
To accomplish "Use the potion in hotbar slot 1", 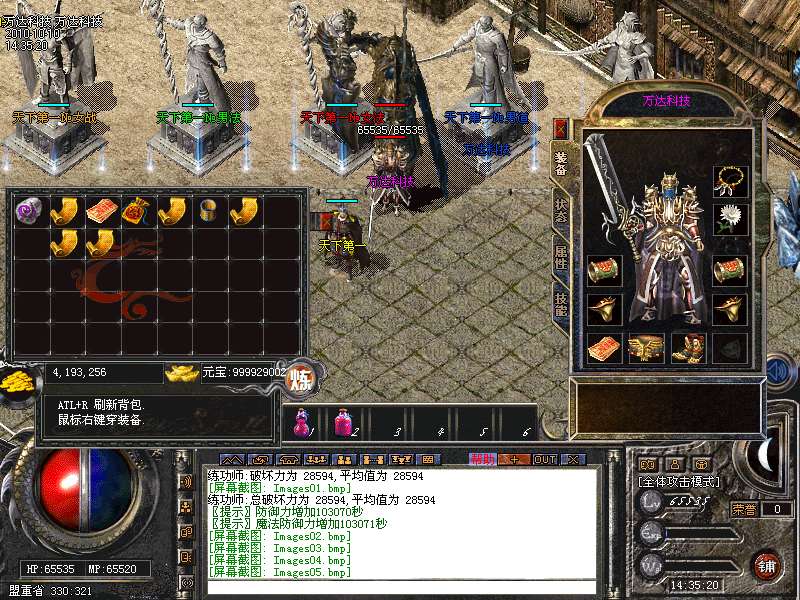I will click(301, 424).
